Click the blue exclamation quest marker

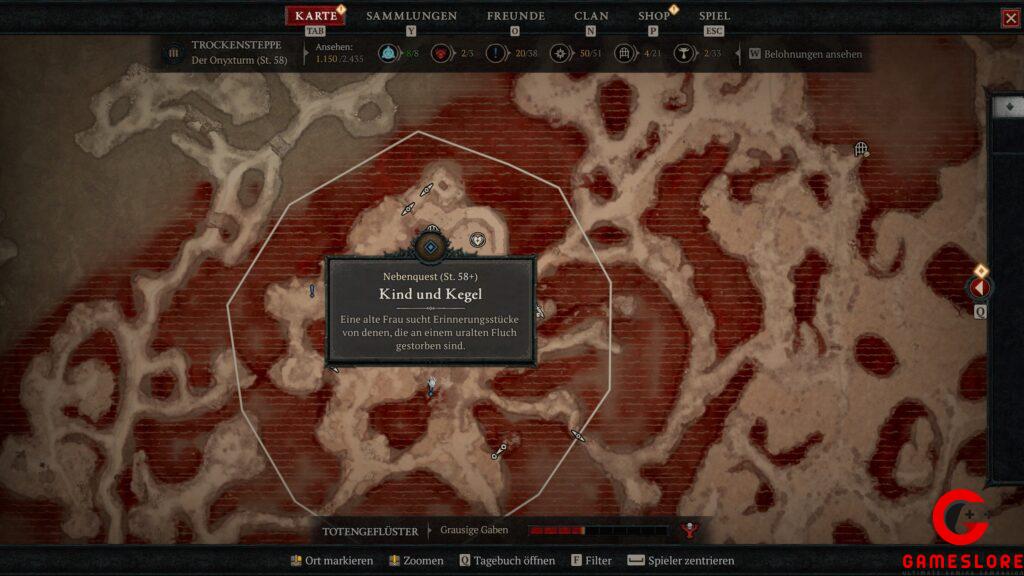tap(313, 291)
